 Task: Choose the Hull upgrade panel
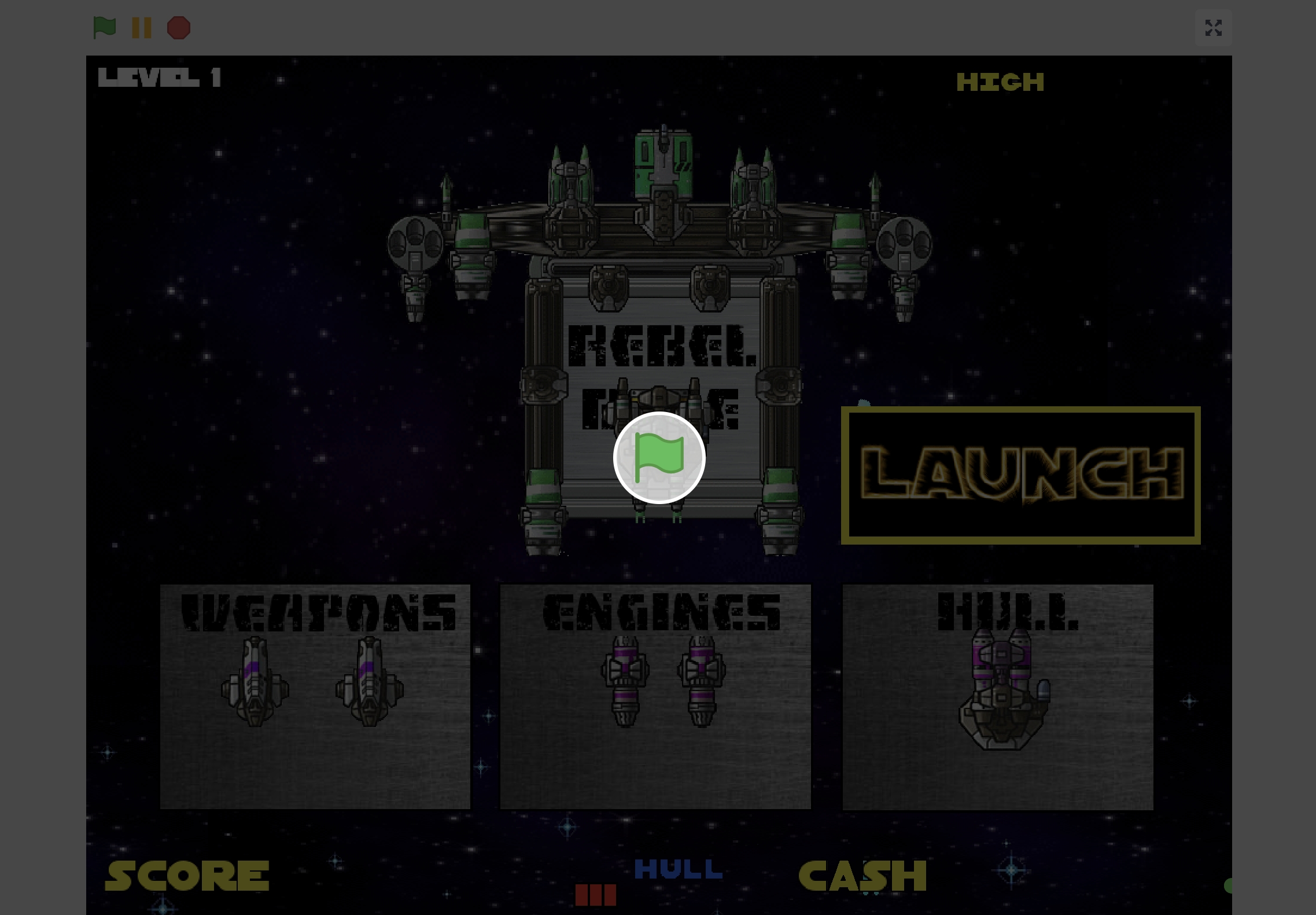(x=998, y=696)
